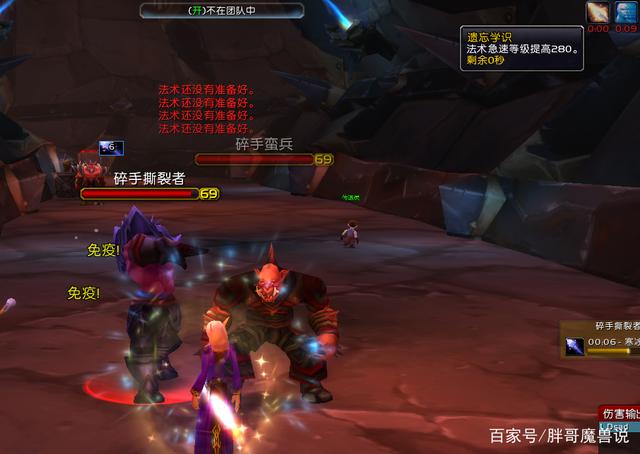Click the 不在团队中 status bar

coord(221,10)
